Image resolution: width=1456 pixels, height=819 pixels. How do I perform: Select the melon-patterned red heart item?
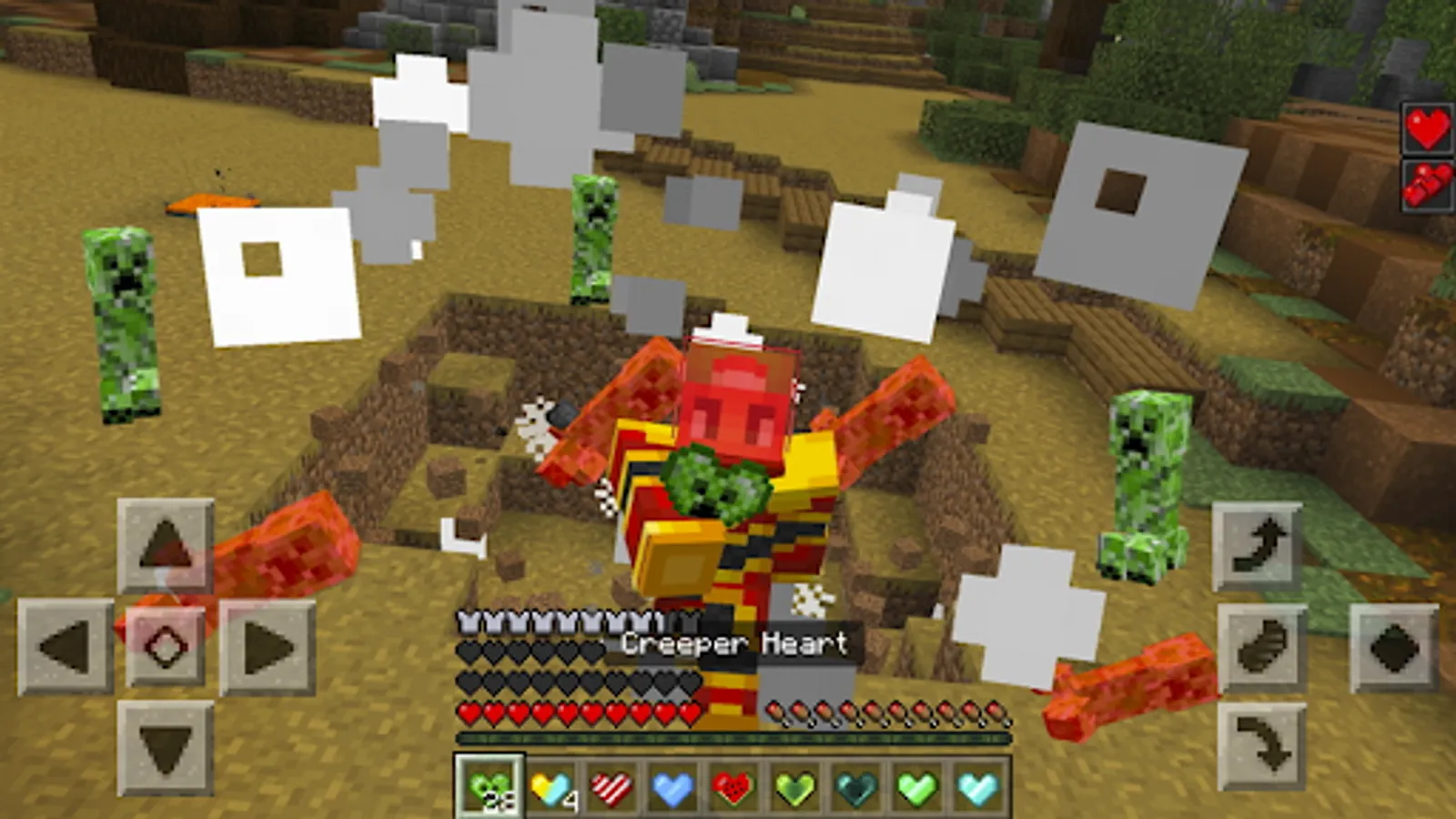733,787
